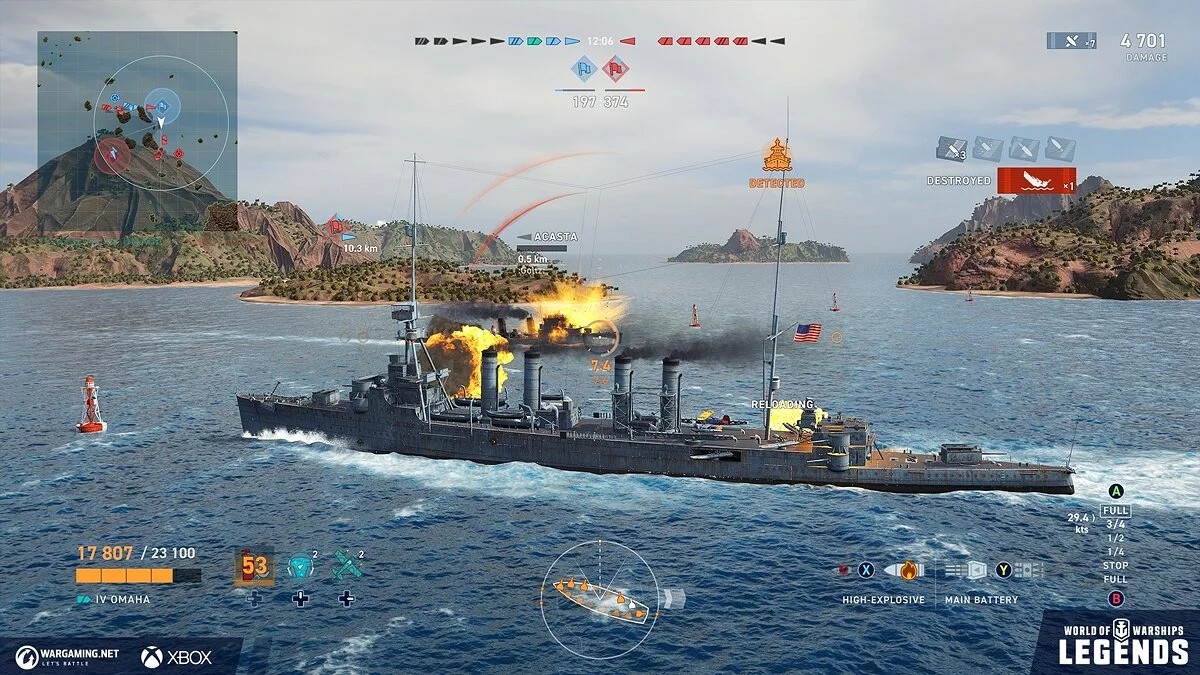Activate the sonar headset consumable
Viewport: 1200px width, 675px height.
click(300, 566)
